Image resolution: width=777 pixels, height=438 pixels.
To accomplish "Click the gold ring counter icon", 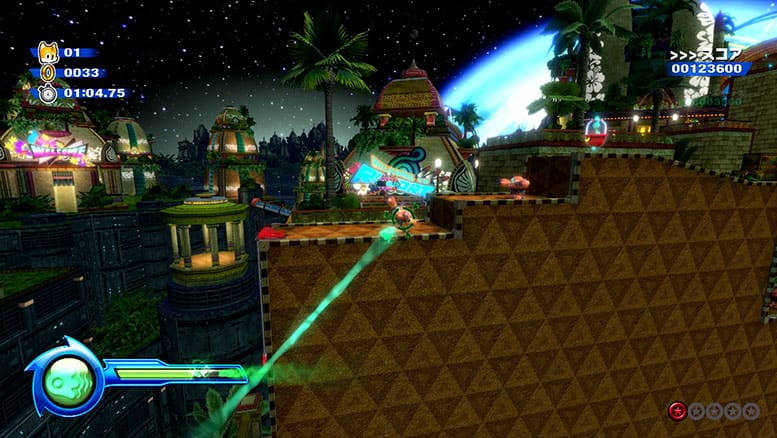I will 47,72.
